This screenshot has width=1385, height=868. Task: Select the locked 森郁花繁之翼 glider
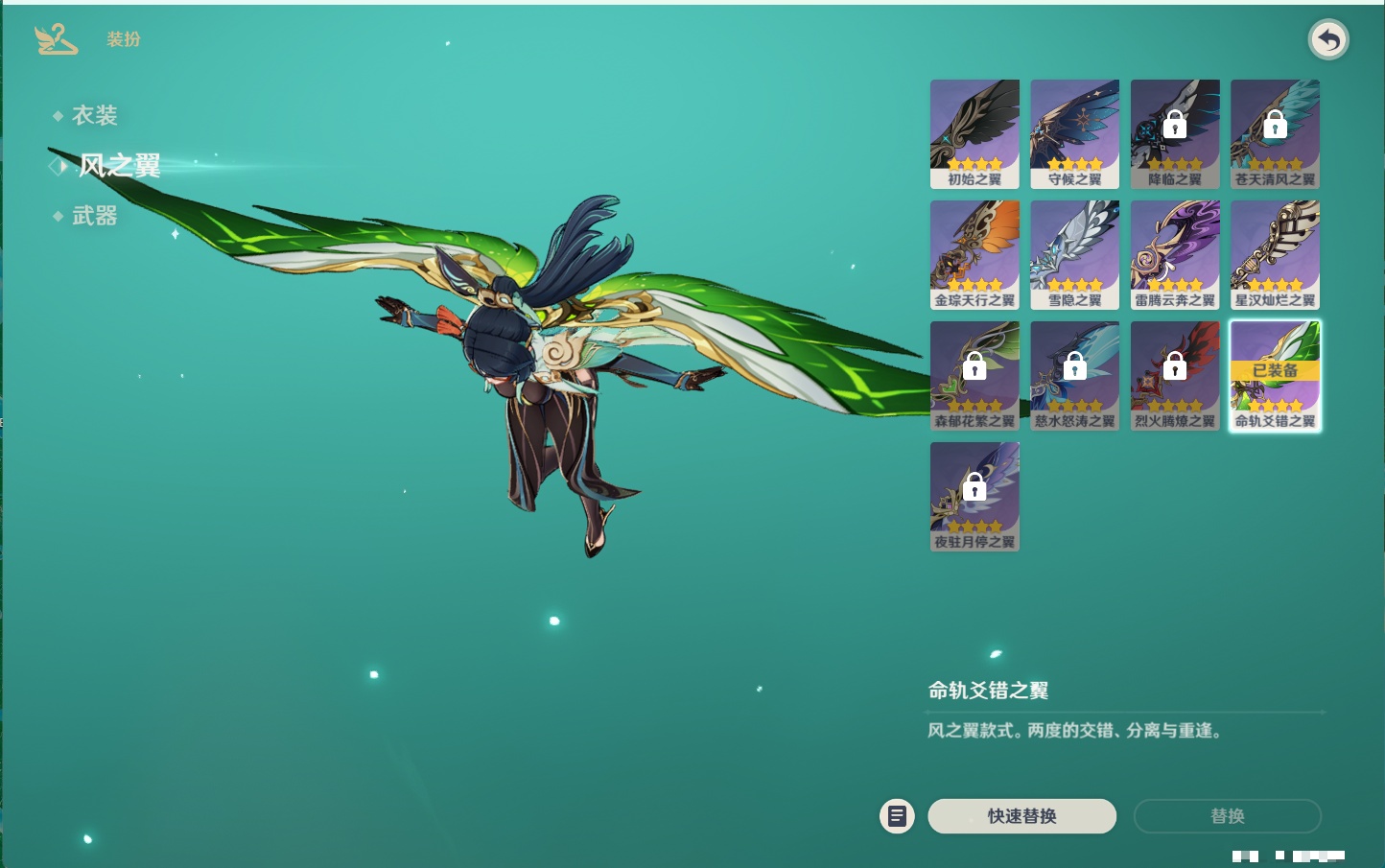point(974,375)
